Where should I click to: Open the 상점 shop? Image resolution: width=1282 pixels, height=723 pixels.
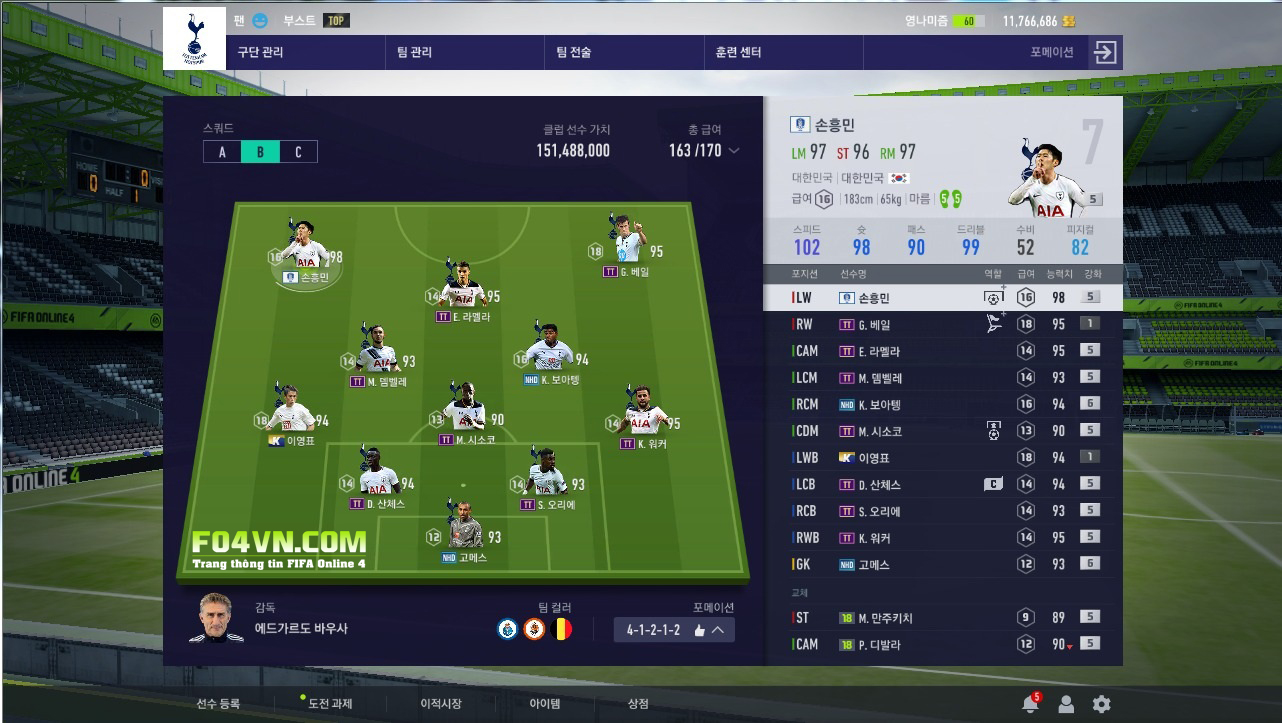click(638, 704)
